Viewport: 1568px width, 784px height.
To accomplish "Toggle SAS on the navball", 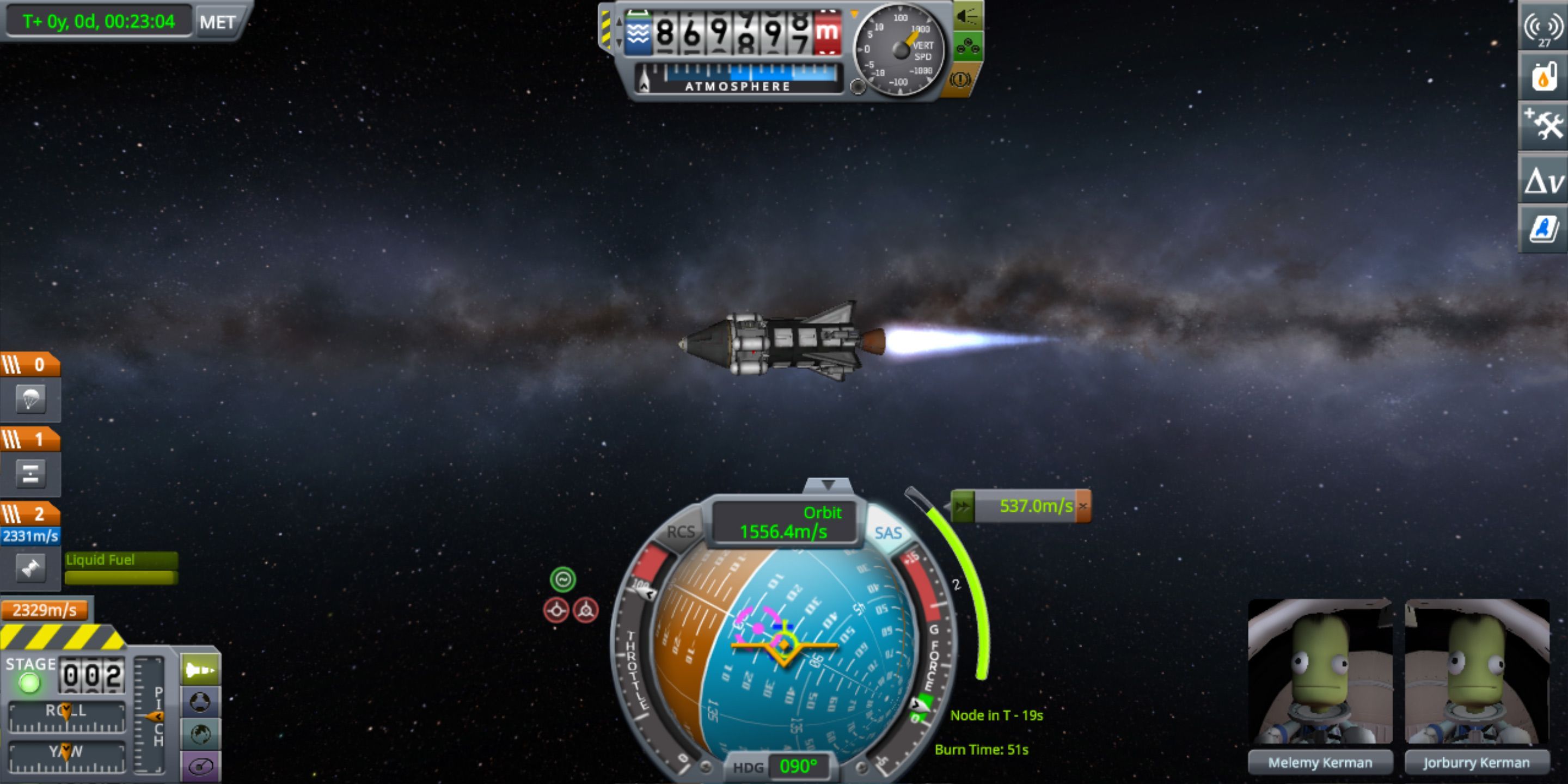I will 887,533.
